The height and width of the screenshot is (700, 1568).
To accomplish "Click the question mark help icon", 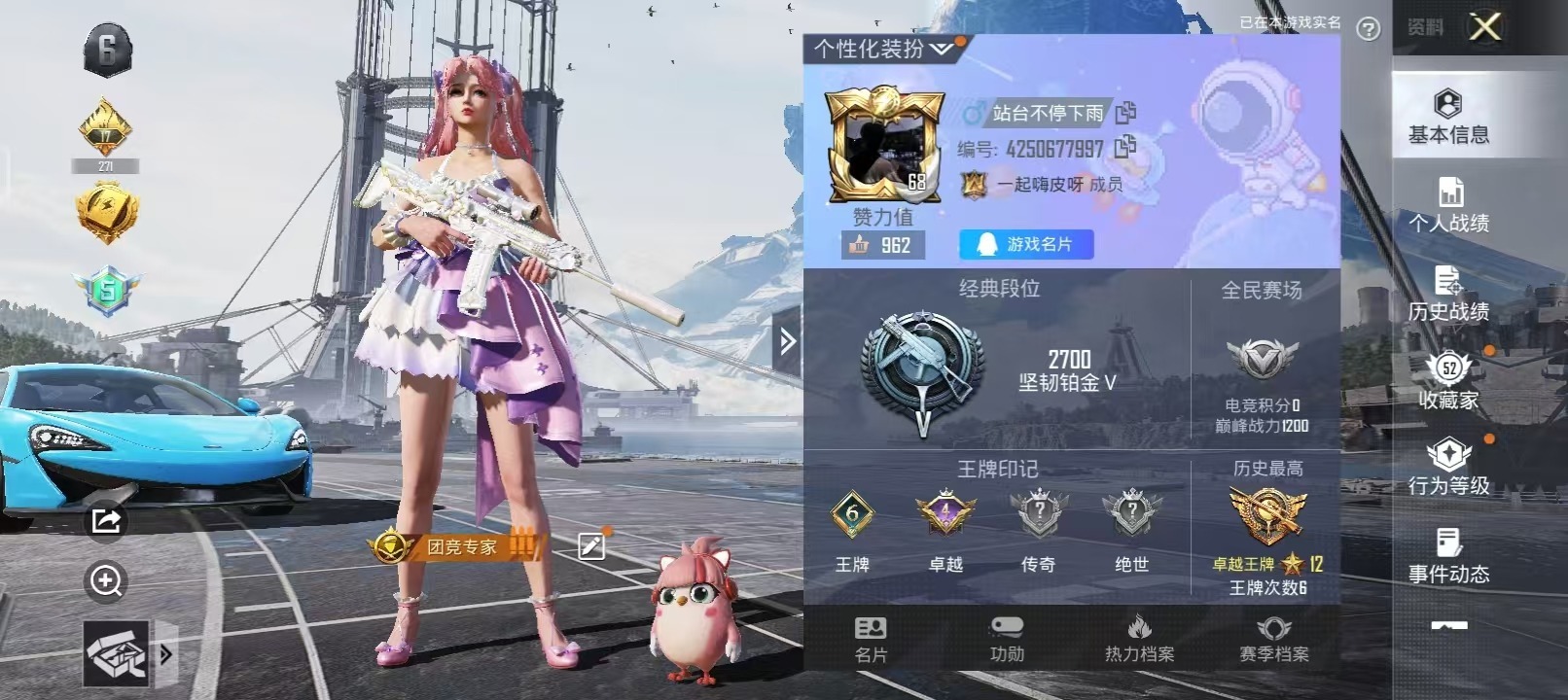I will 1368,29.
